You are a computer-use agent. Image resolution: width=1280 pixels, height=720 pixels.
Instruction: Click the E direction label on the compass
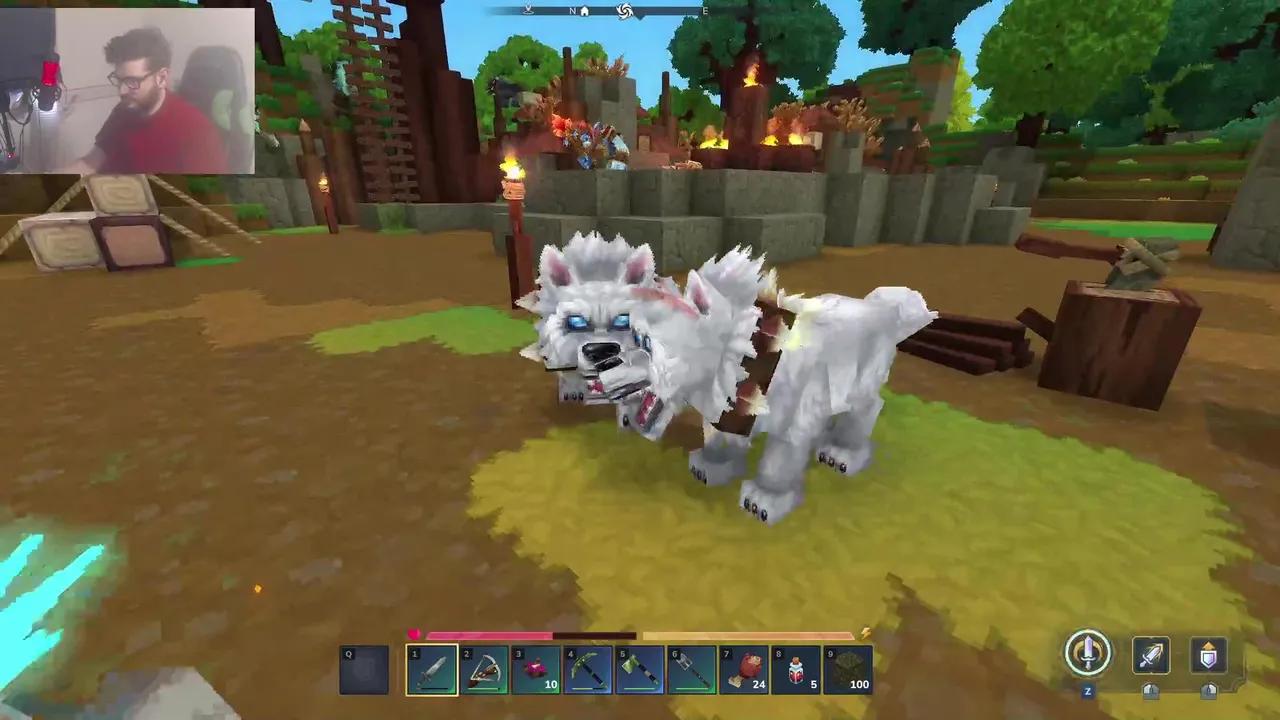pos(704,11)
